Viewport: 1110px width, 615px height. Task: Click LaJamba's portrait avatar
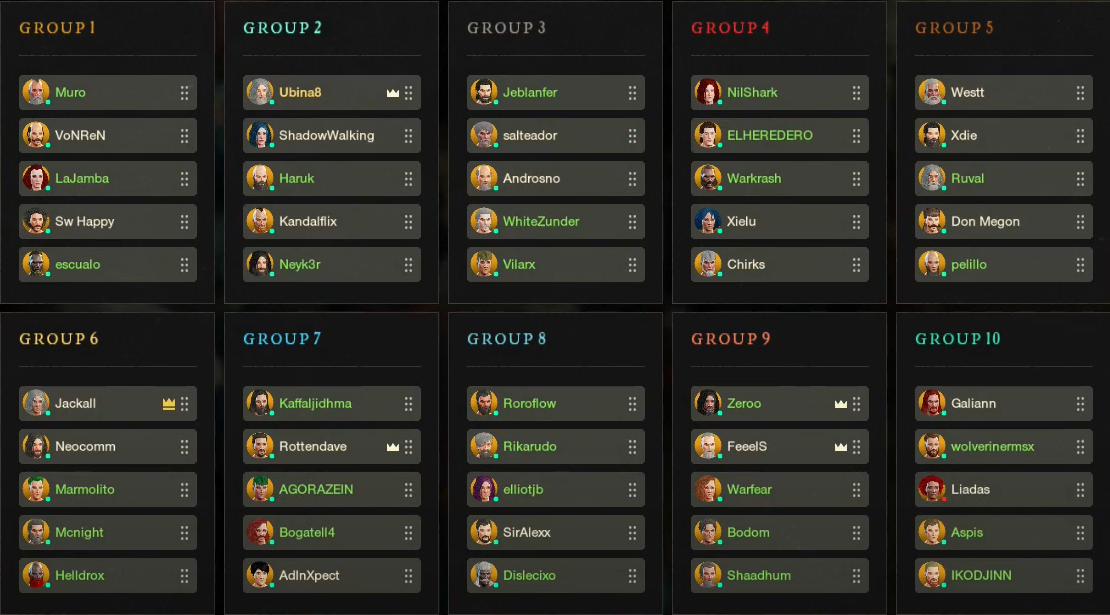(x=36, y=179)
